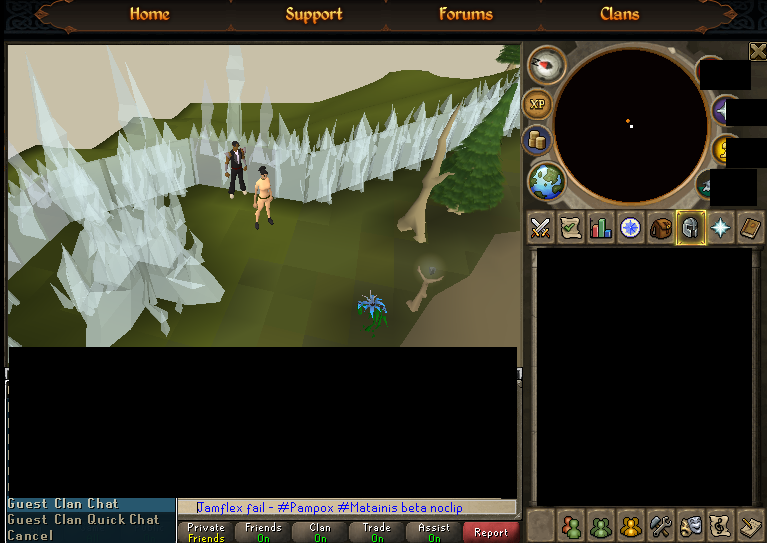Choose the Guest Clan Quick Chat option
The height and width of the screenshot is (543, 767).
point(84,520)
